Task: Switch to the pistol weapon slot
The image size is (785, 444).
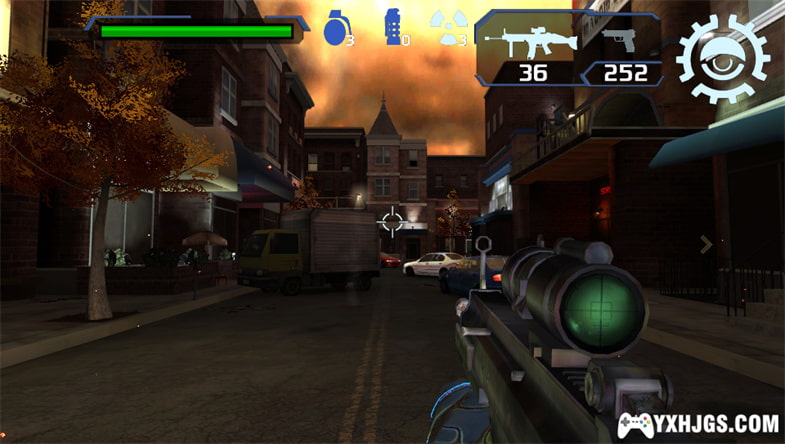Action: 622,47
